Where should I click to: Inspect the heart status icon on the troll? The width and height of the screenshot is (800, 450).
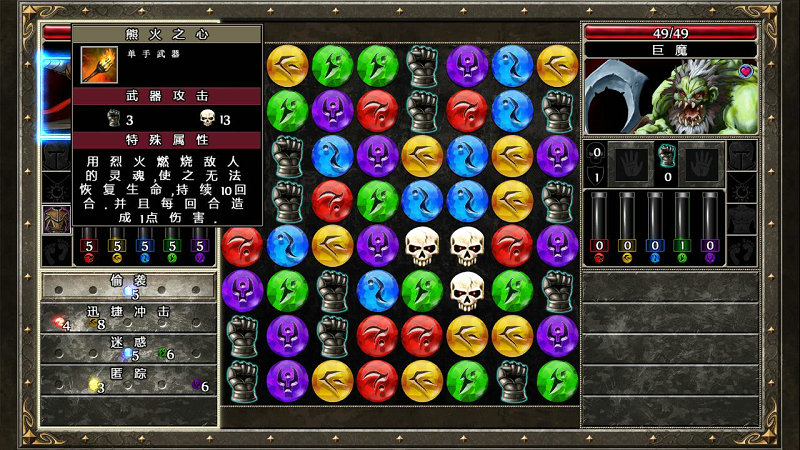pos(747,71)
